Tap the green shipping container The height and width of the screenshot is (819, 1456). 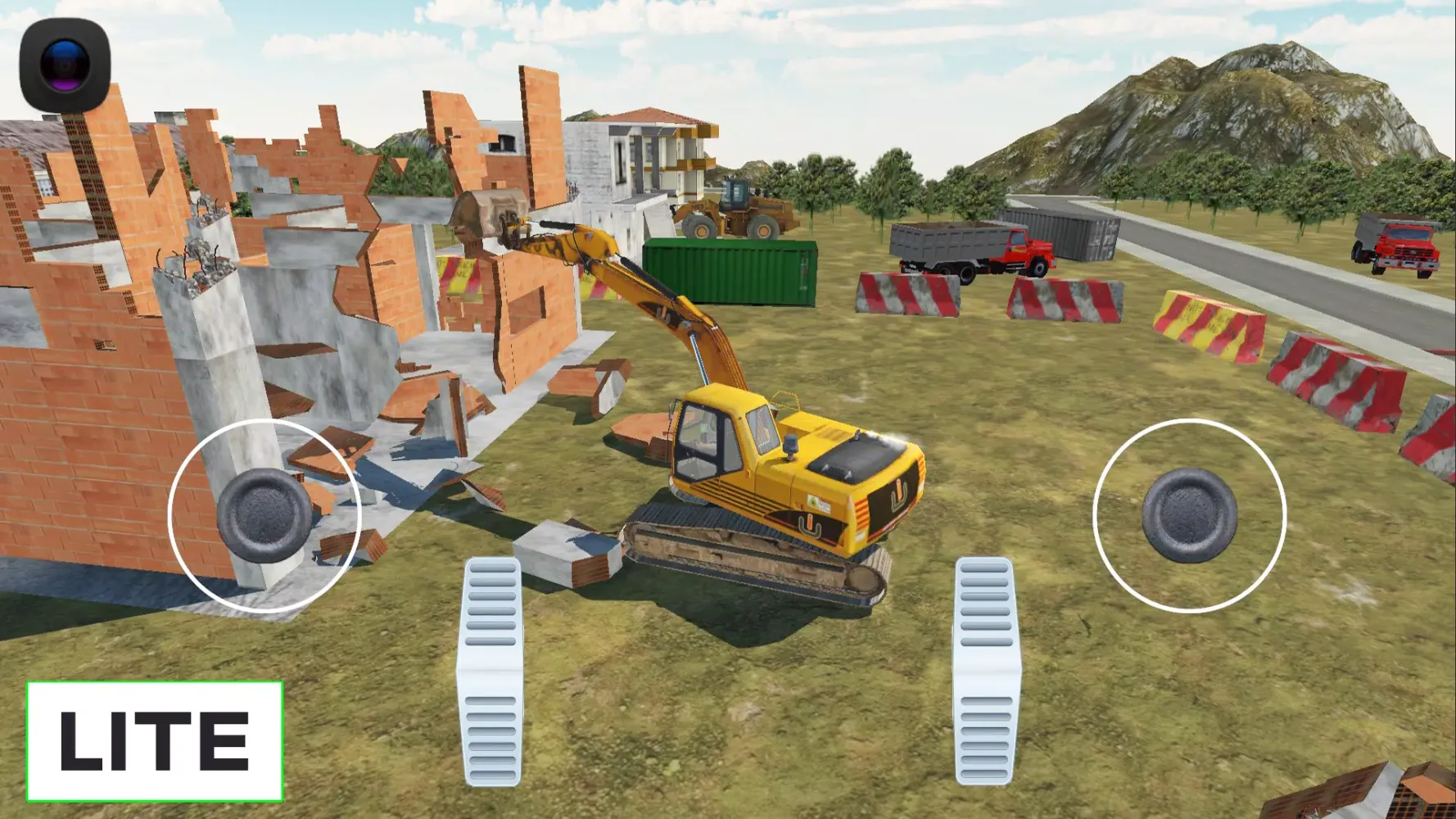(x=729, y=270)
